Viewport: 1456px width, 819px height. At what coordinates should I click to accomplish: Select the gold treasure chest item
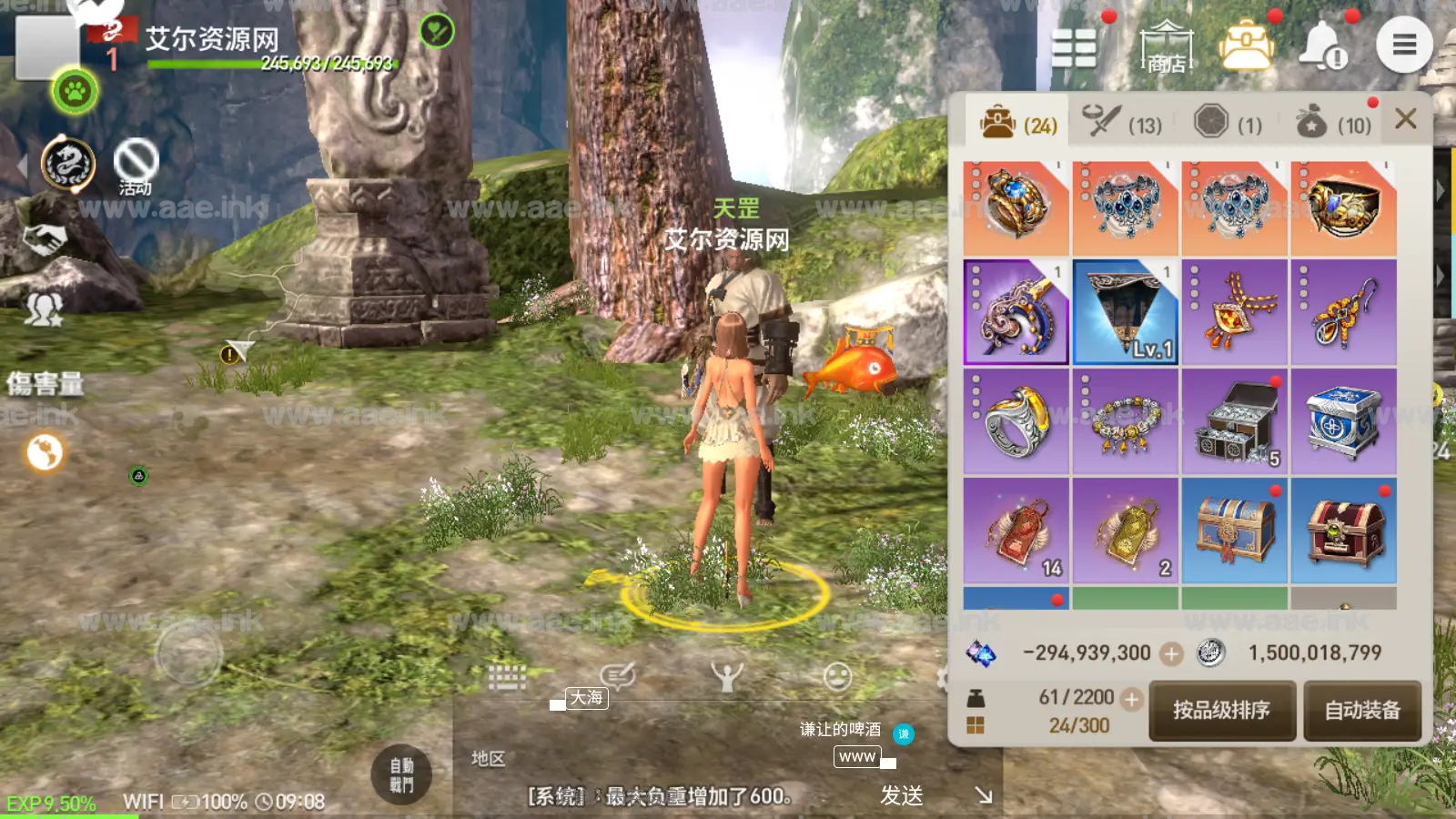point(1234,531)
